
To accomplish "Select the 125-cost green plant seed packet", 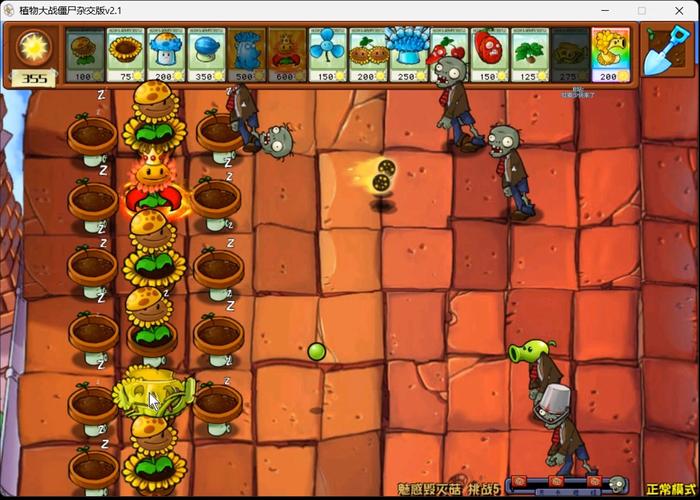I will (x=530, y=54).
